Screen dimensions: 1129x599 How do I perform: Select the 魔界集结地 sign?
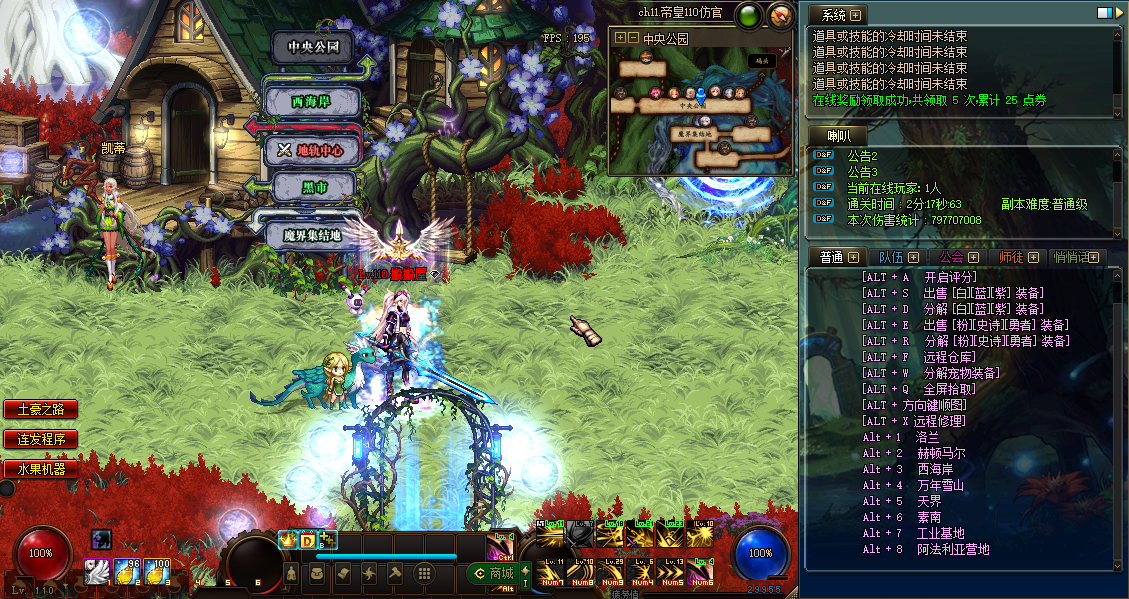point(313,236)
